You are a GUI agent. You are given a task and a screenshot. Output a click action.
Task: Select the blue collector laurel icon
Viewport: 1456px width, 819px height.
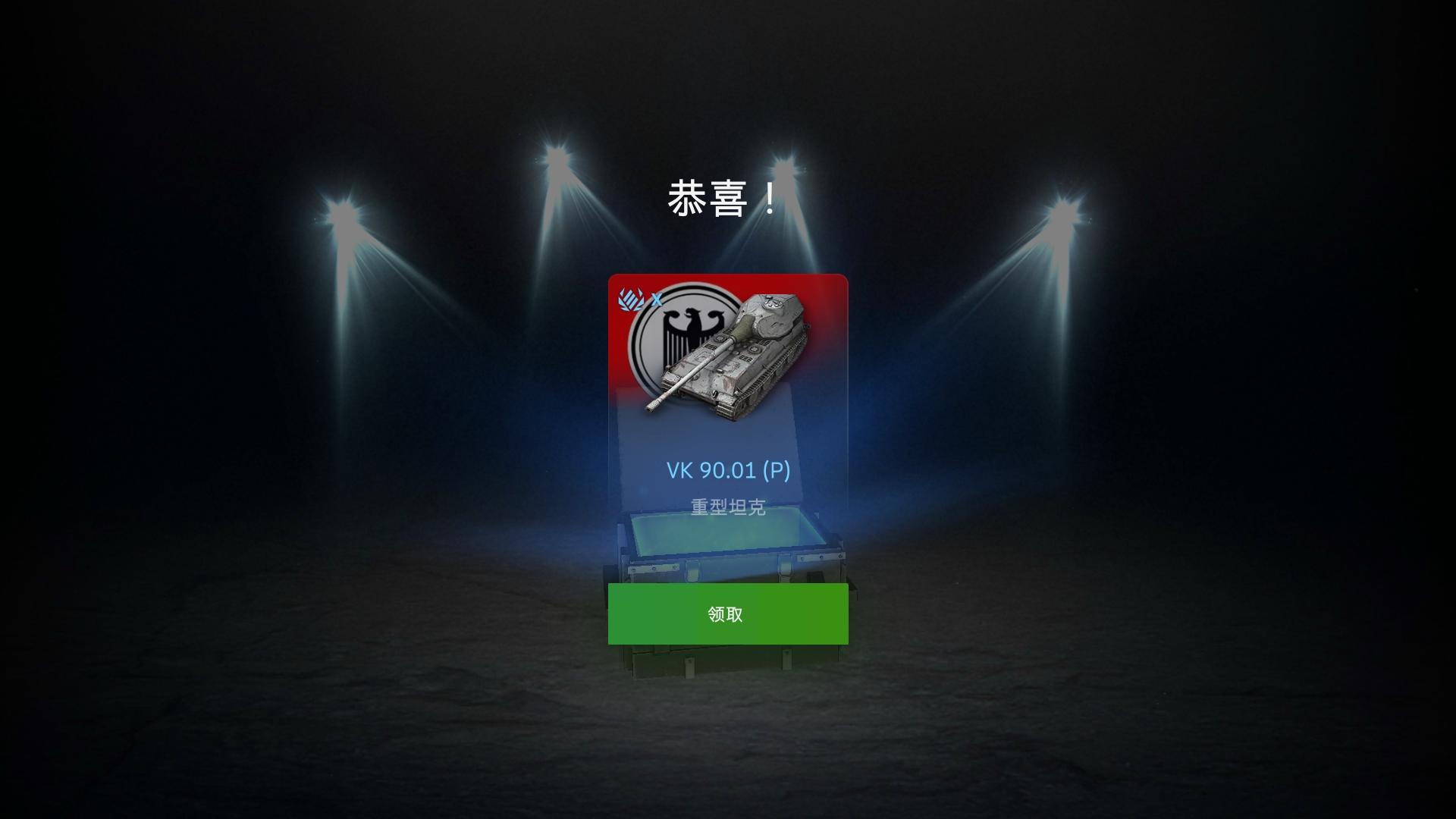pyautogui.click(x=629, y=298)
